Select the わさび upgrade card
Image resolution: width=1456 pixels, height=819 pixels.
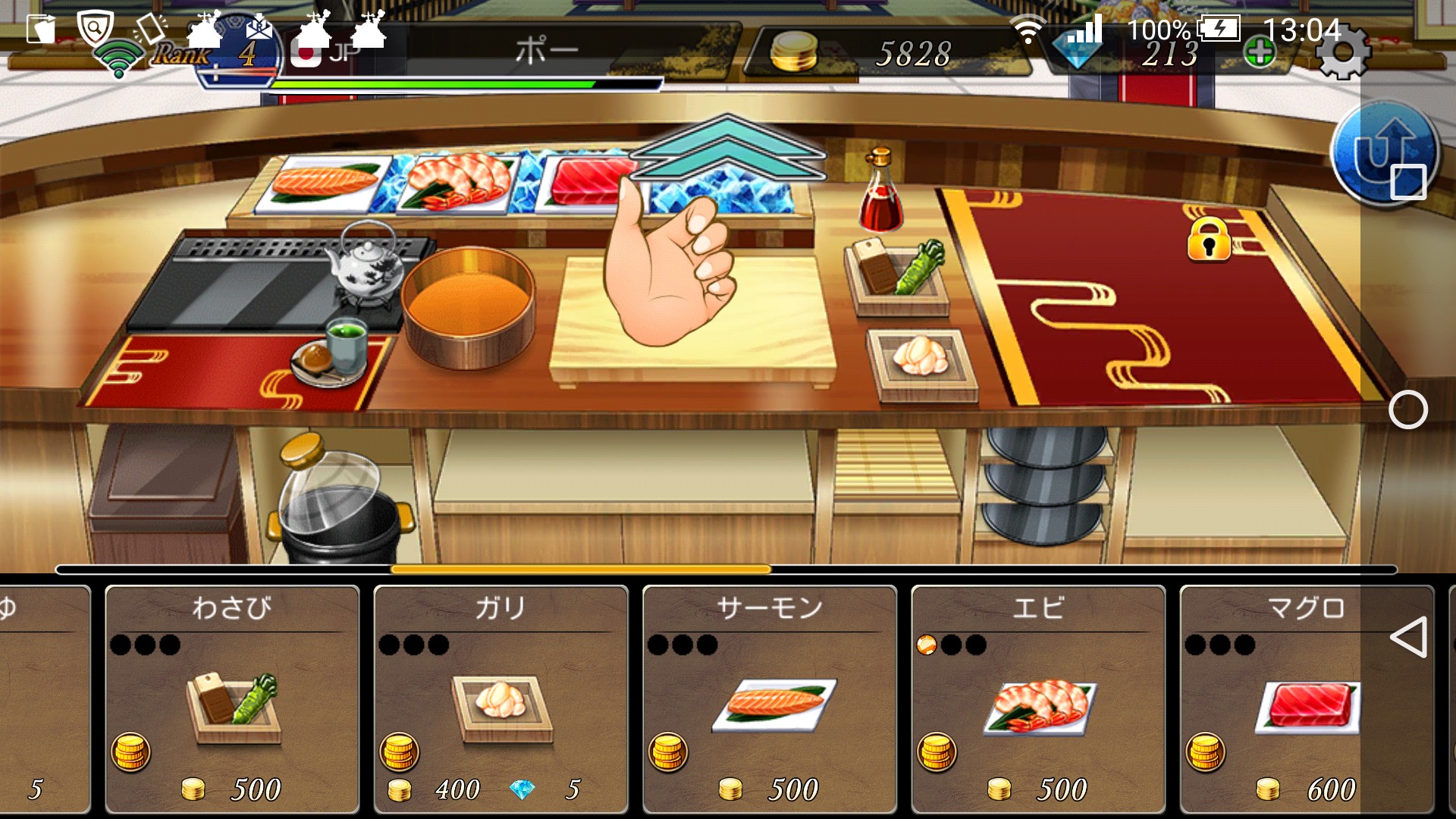pyautogui.click(x=231, y=699)
